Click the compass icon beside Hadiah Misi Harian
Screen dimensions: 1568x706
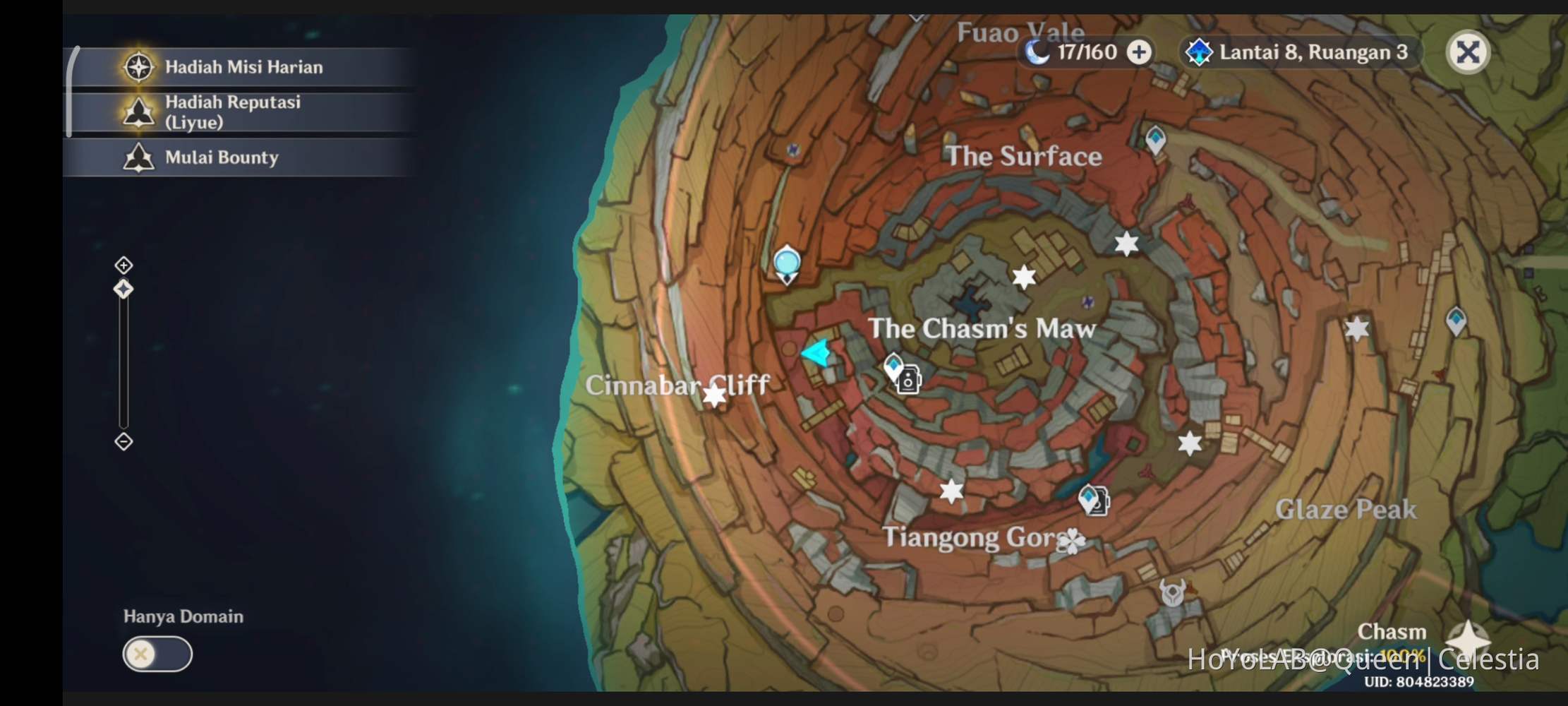(140, 67)
